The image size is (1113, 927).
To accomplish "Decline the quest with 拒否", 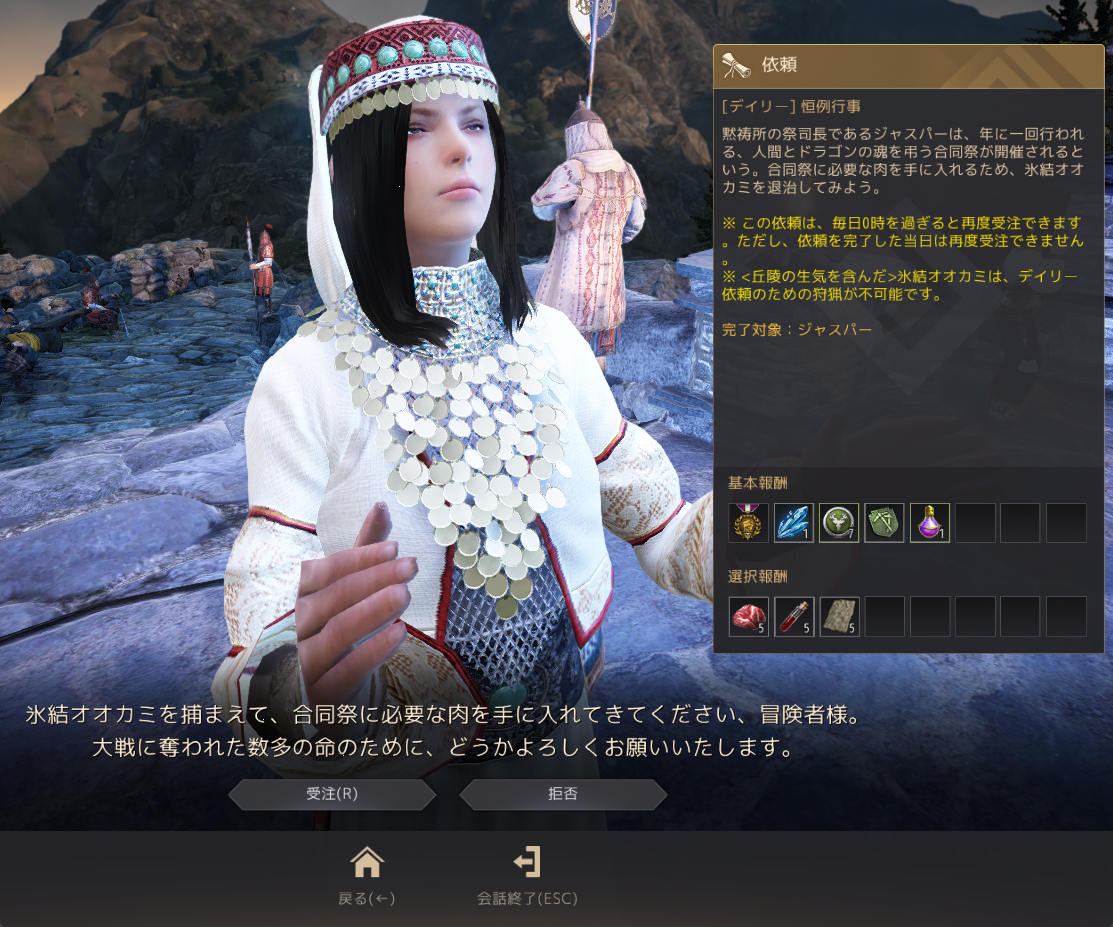I will click(563, 794).
